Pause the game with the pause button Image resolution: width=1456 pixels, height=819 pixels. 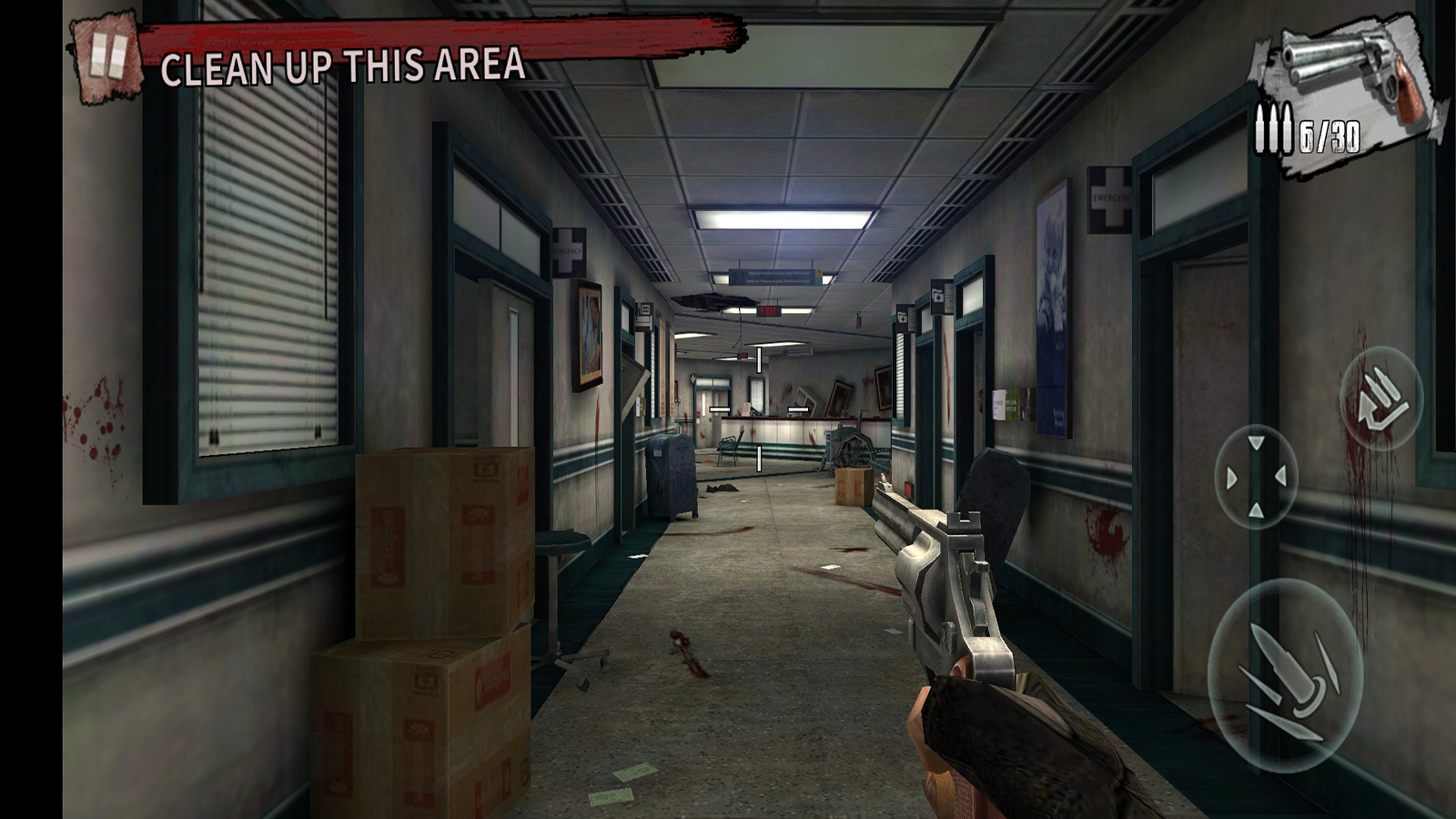(107, 56)
